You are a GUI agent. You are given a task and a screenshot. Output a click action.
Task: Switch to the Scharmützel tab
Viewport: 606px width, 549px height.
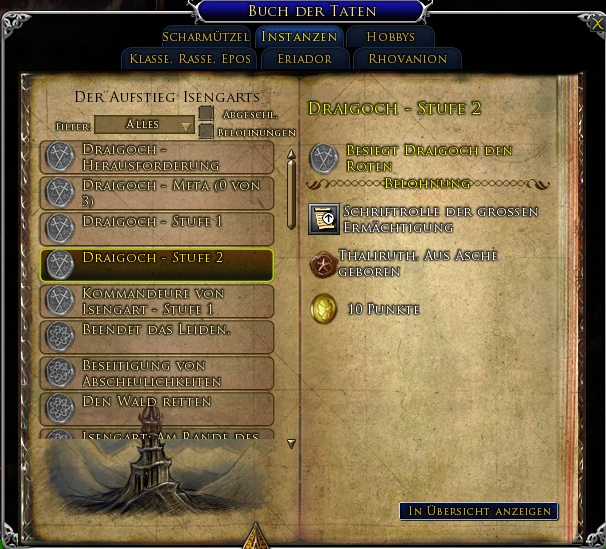[205, 37]
